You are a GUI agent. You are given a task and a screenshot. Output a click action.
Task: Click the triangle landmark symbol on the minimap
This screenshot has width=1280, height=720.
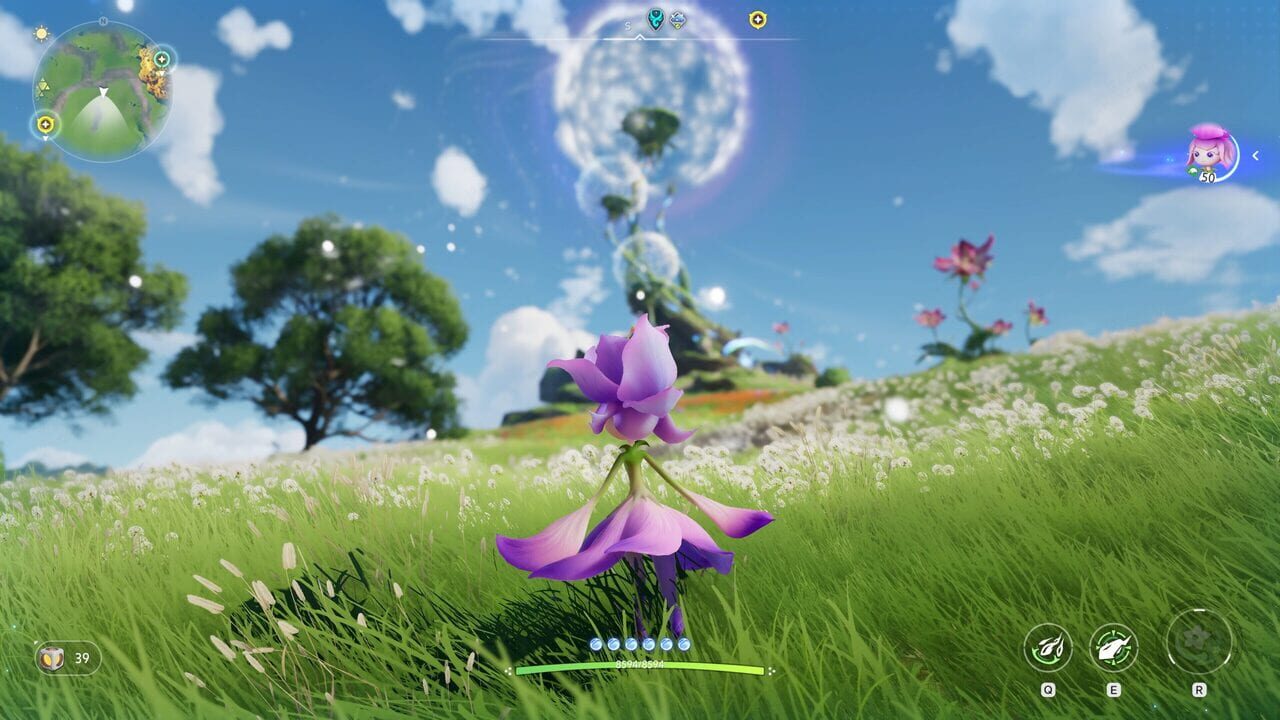[x=44, y=84]
